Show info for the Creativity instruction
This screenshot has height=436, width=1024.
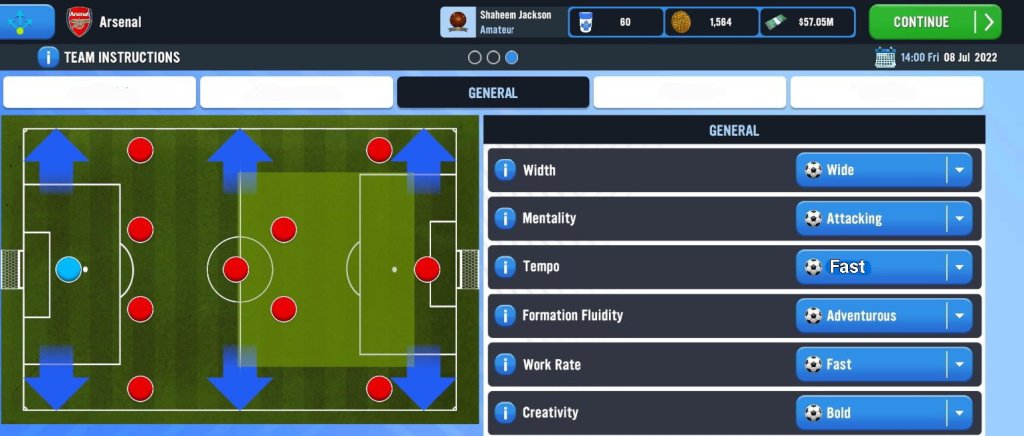pos(505,413)
